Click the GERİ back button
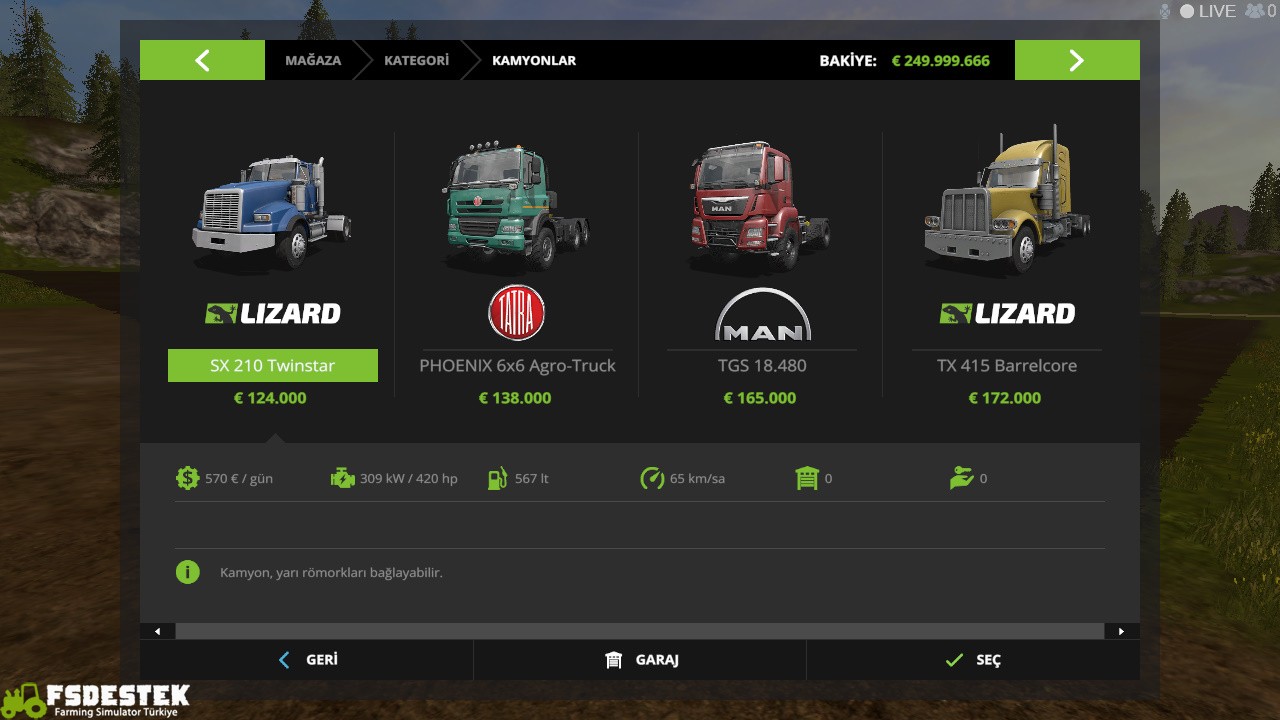This screenshot has width=1280, height=720. pos(307,660)
